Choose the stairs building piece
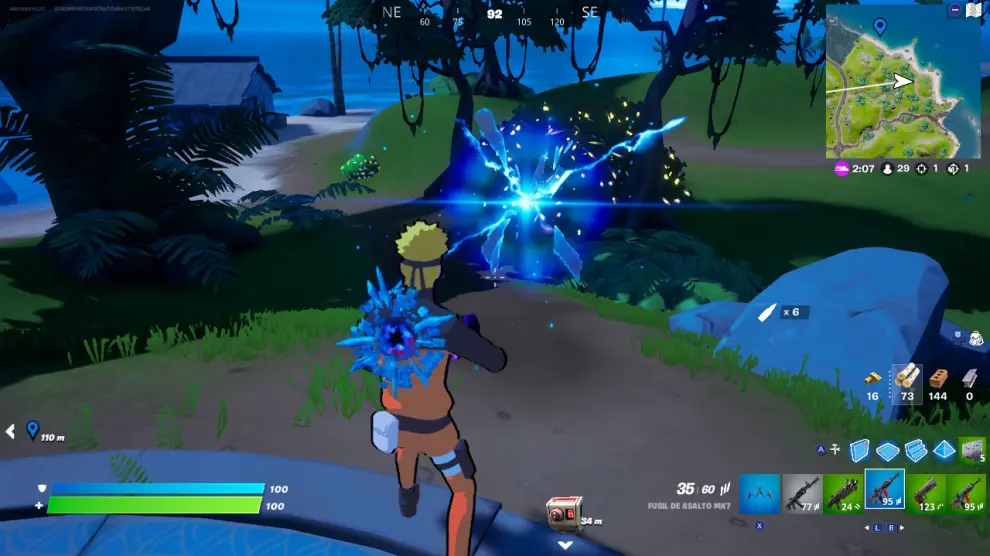990x556 pixels. coord(916,451)
